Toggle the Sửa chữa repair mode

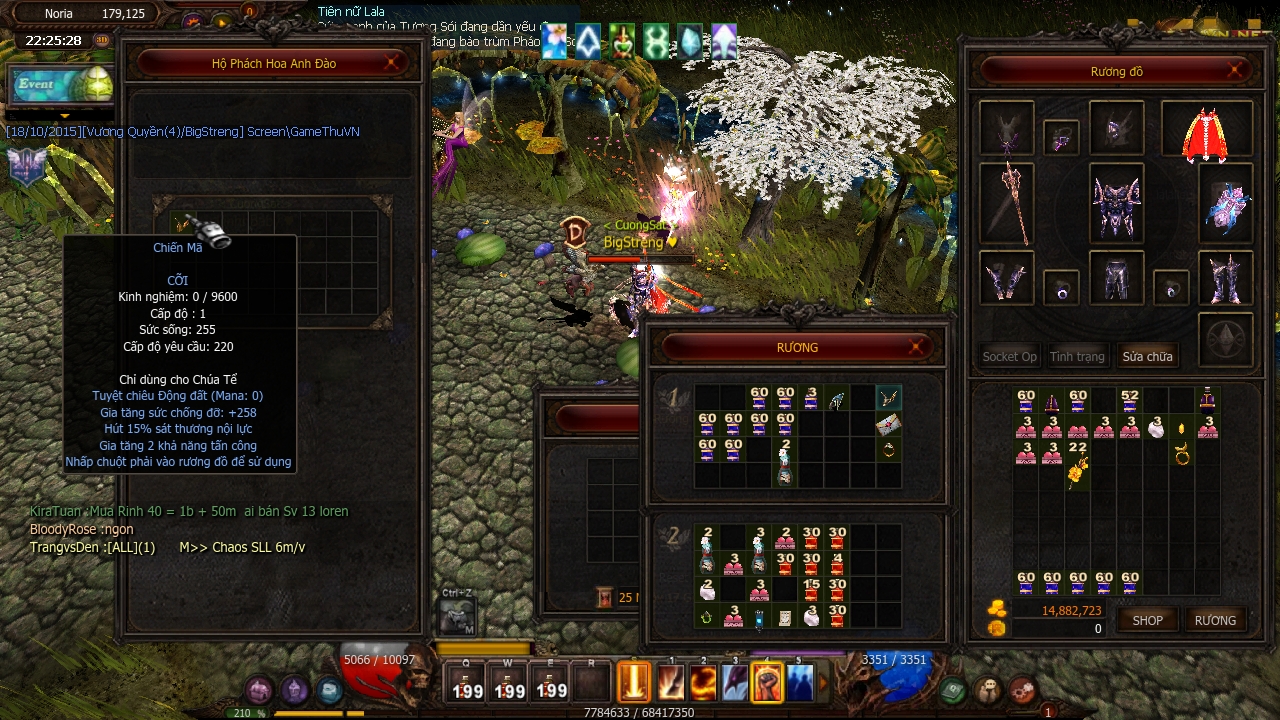[1147, 356]
